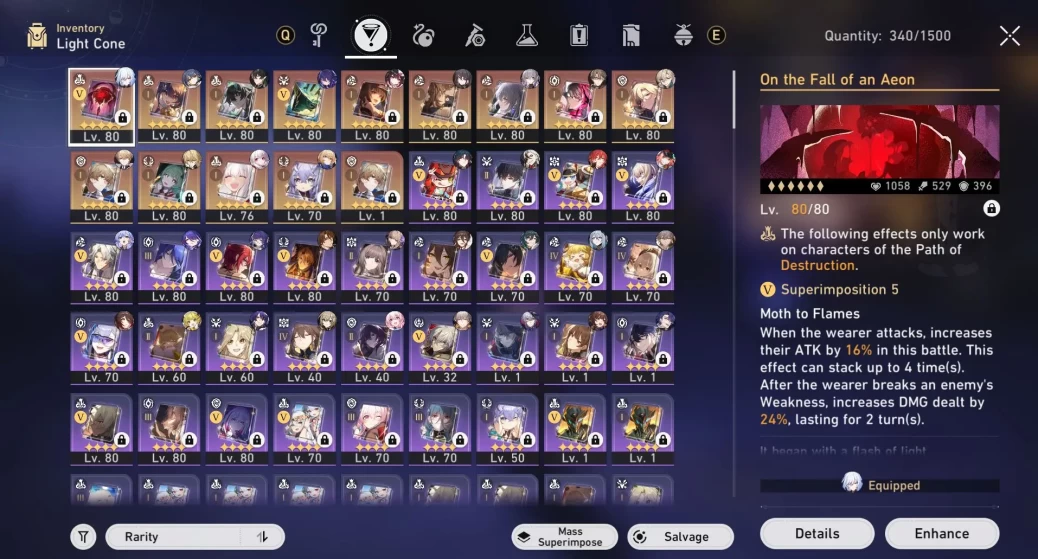Select the Lv. 50 Light Cone
This screenshot has width=1038, height=559.
click(x=507, y=429)
